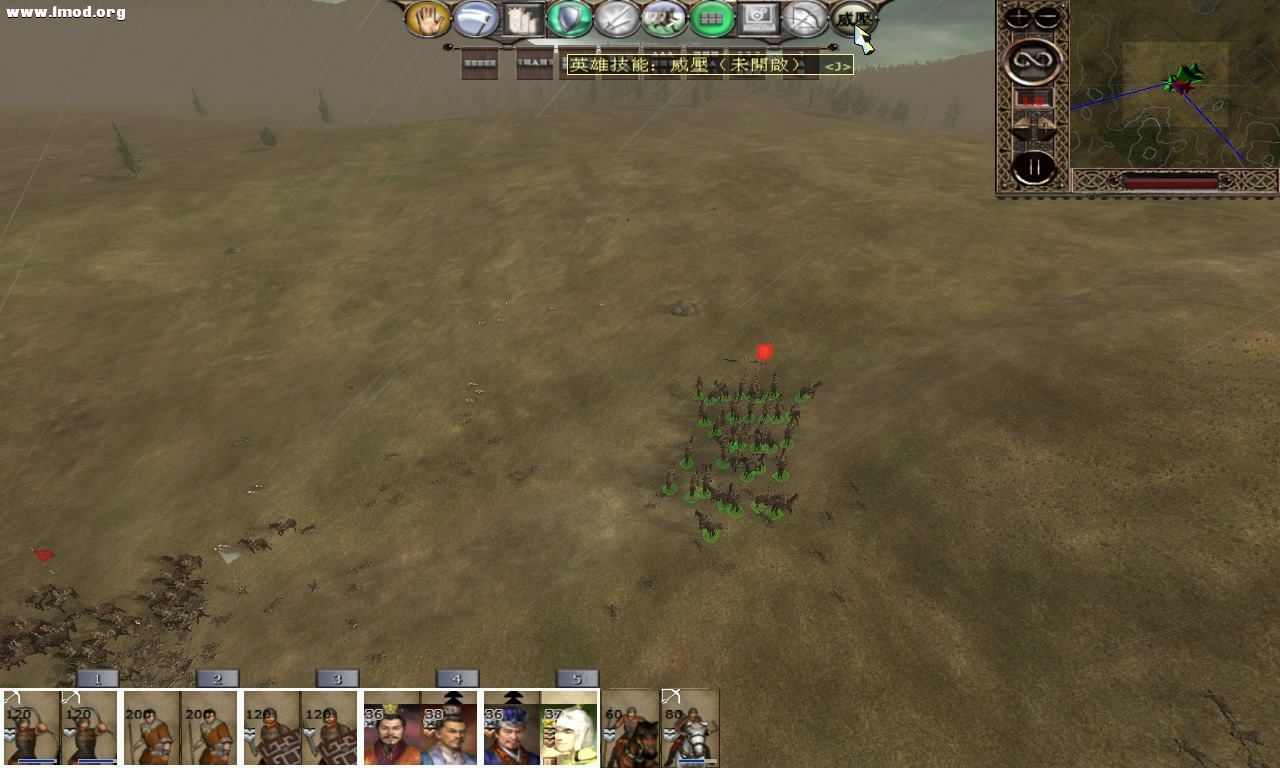Zoom out the minimap using the minus button
The height and width of the screenshot is (768, 1280).
1046,15
